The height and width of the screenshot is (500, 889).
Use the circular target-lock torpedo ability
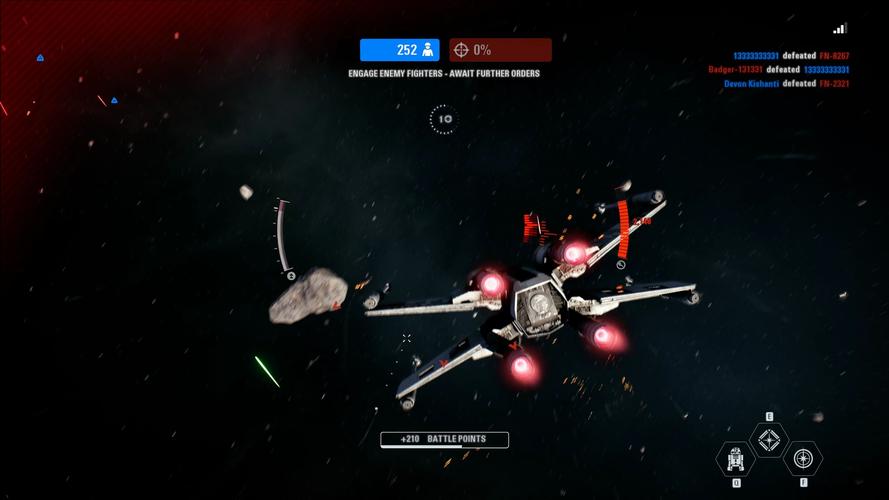(x=802, y=459)
